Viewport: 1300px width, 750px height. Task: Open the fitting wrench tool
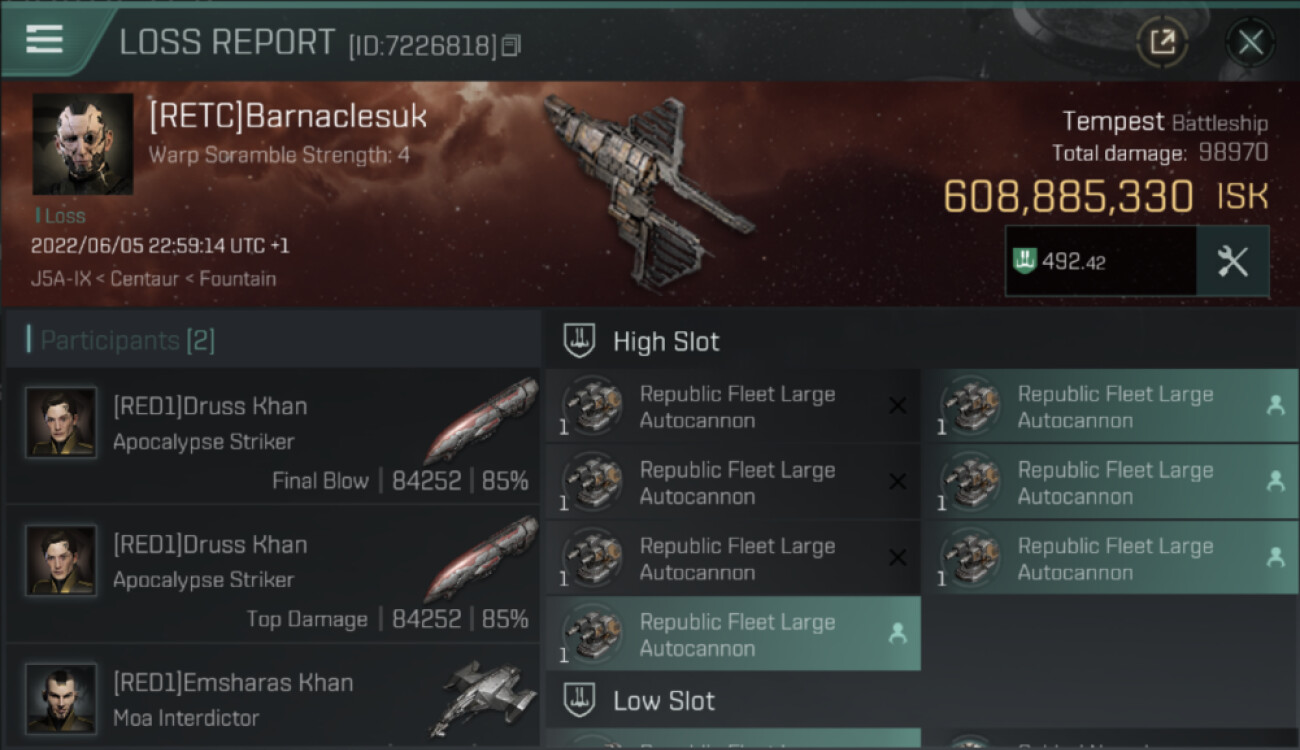(1232, 262)
